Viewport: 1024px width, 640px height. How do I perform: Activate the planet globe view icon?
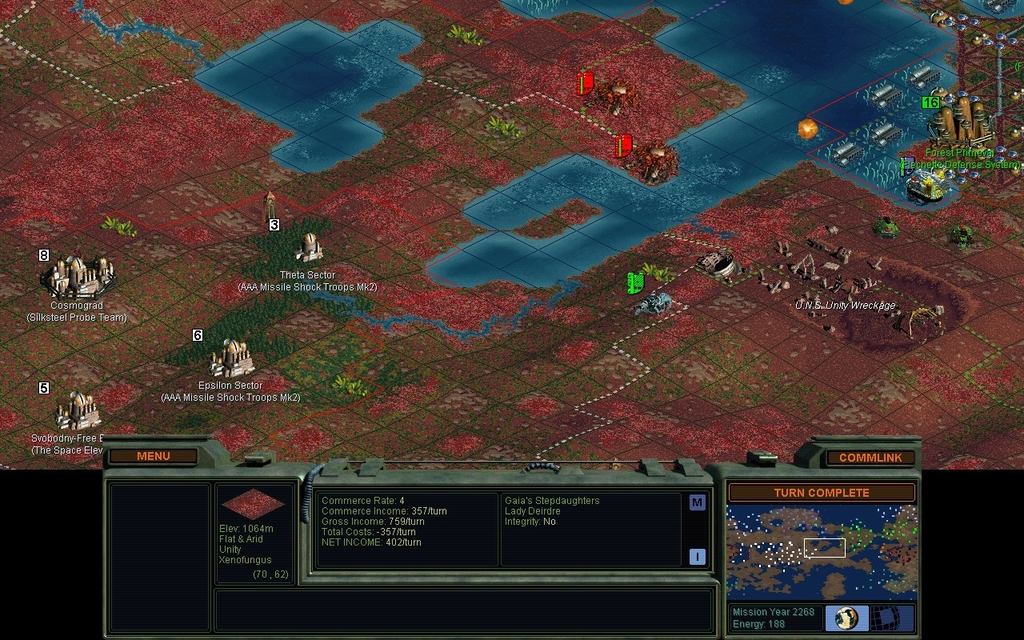(846, 618)
